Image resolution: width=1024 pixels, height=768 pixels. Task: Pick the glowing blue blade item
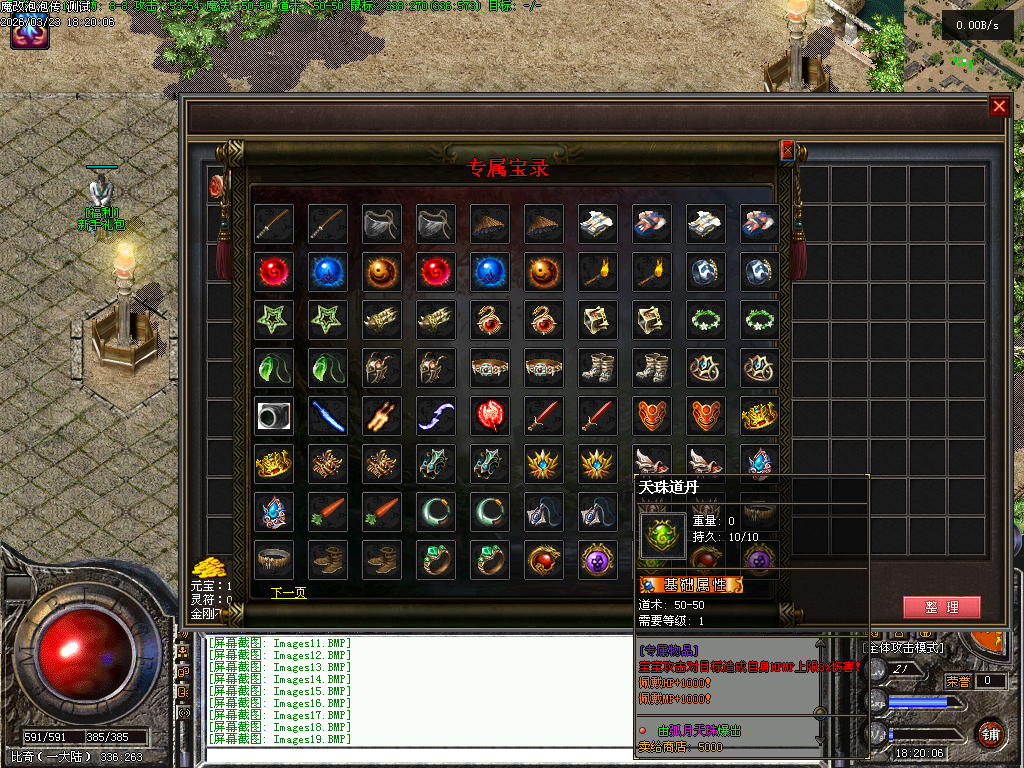pyautogui.click(x=327, y=415)
